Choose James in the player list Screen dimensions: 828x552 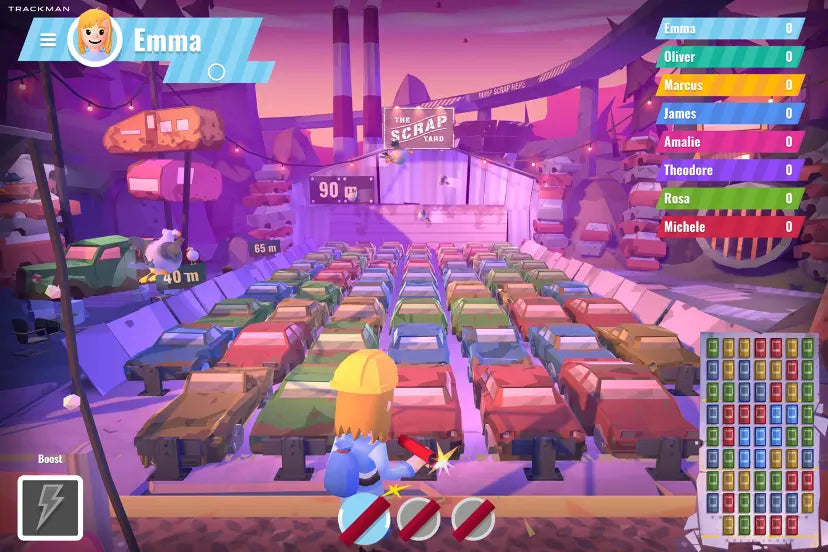point(729,113)
